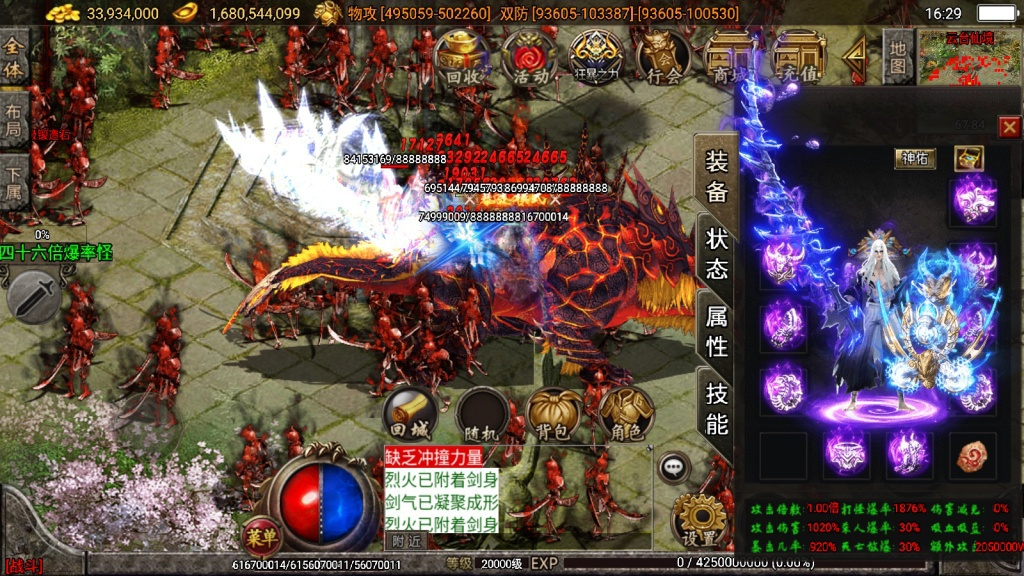Image resolution: width=1024 pixels, height=576 pixels.
Task: Open the 商城 shop
Action: tap(729, 57)
